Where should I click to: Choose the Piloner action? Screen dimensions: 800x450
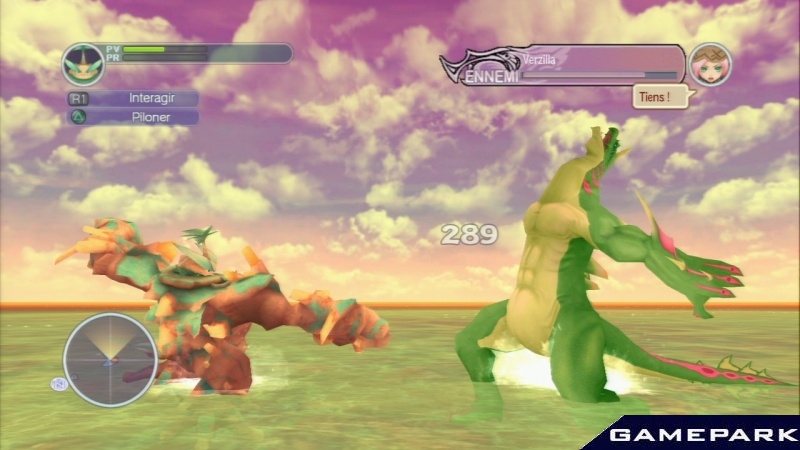[145, 117]
